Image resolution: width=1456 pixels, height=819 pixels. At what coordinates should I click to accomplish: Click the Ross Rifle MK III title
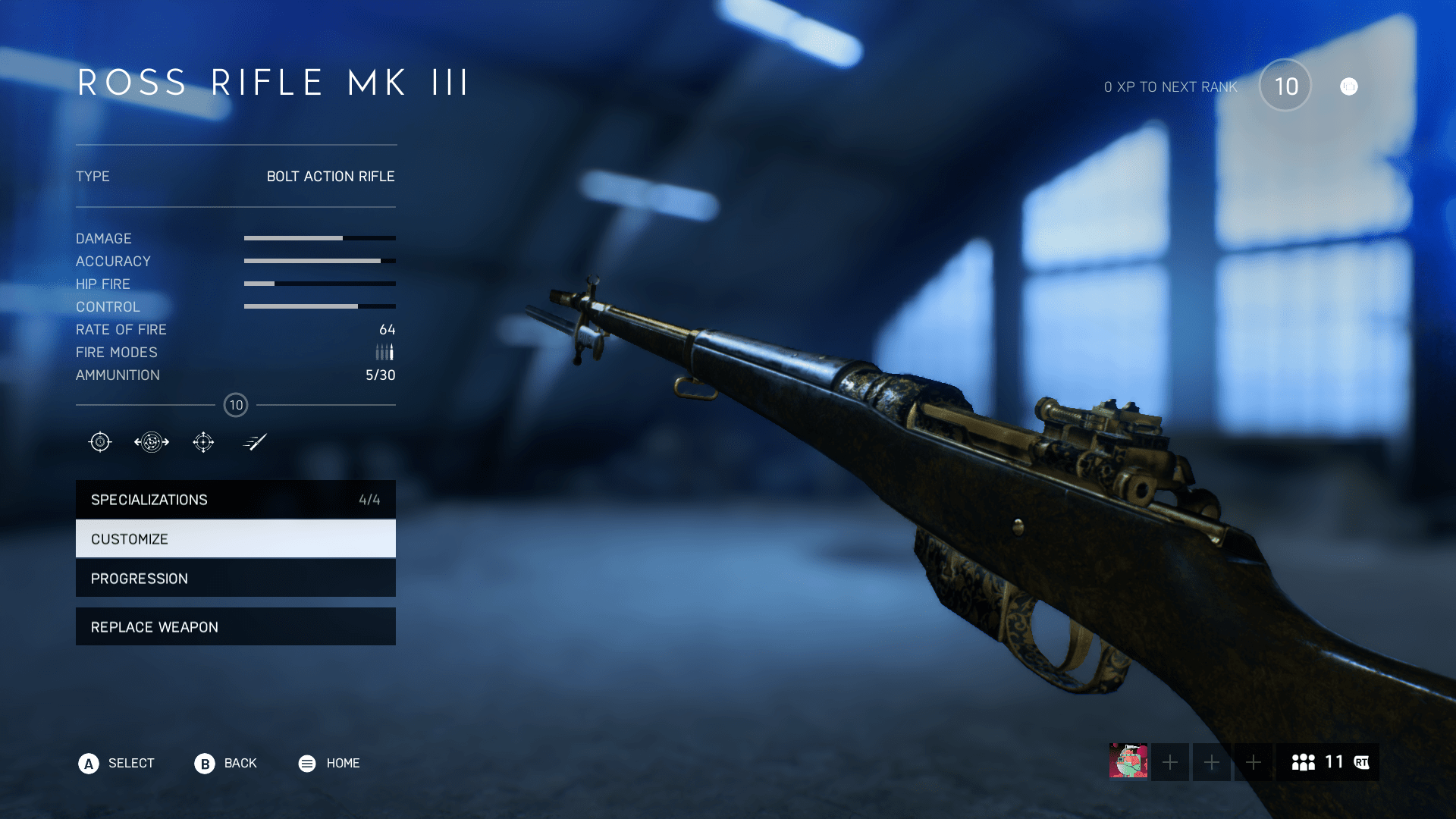click(x=271, y=83)
